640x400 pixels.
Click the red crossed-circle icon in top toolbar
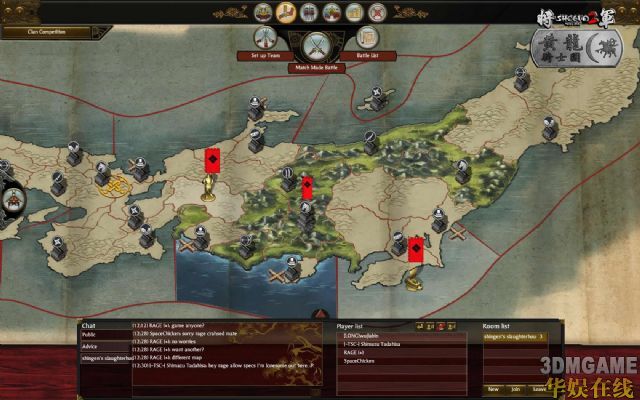click(377, 13)
